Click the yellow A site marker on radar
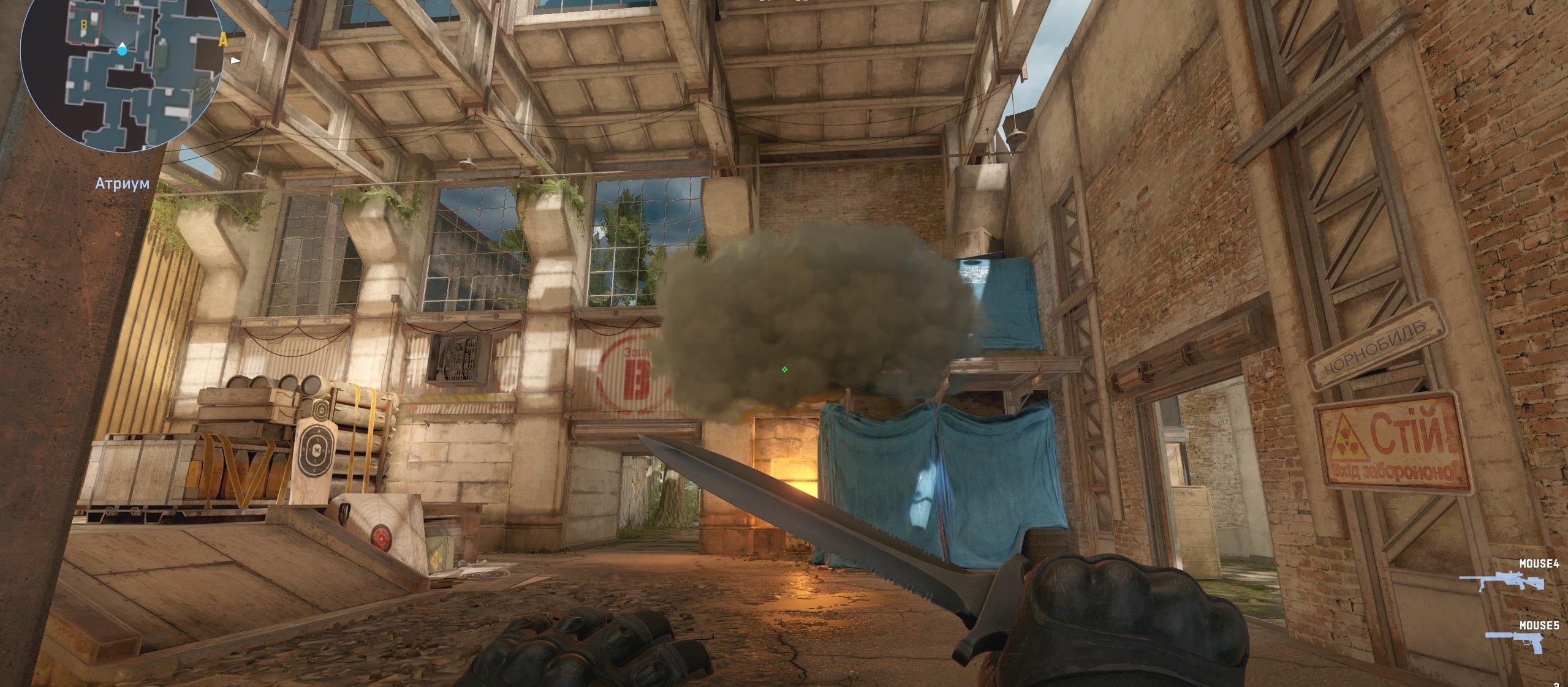 point(223,40)
